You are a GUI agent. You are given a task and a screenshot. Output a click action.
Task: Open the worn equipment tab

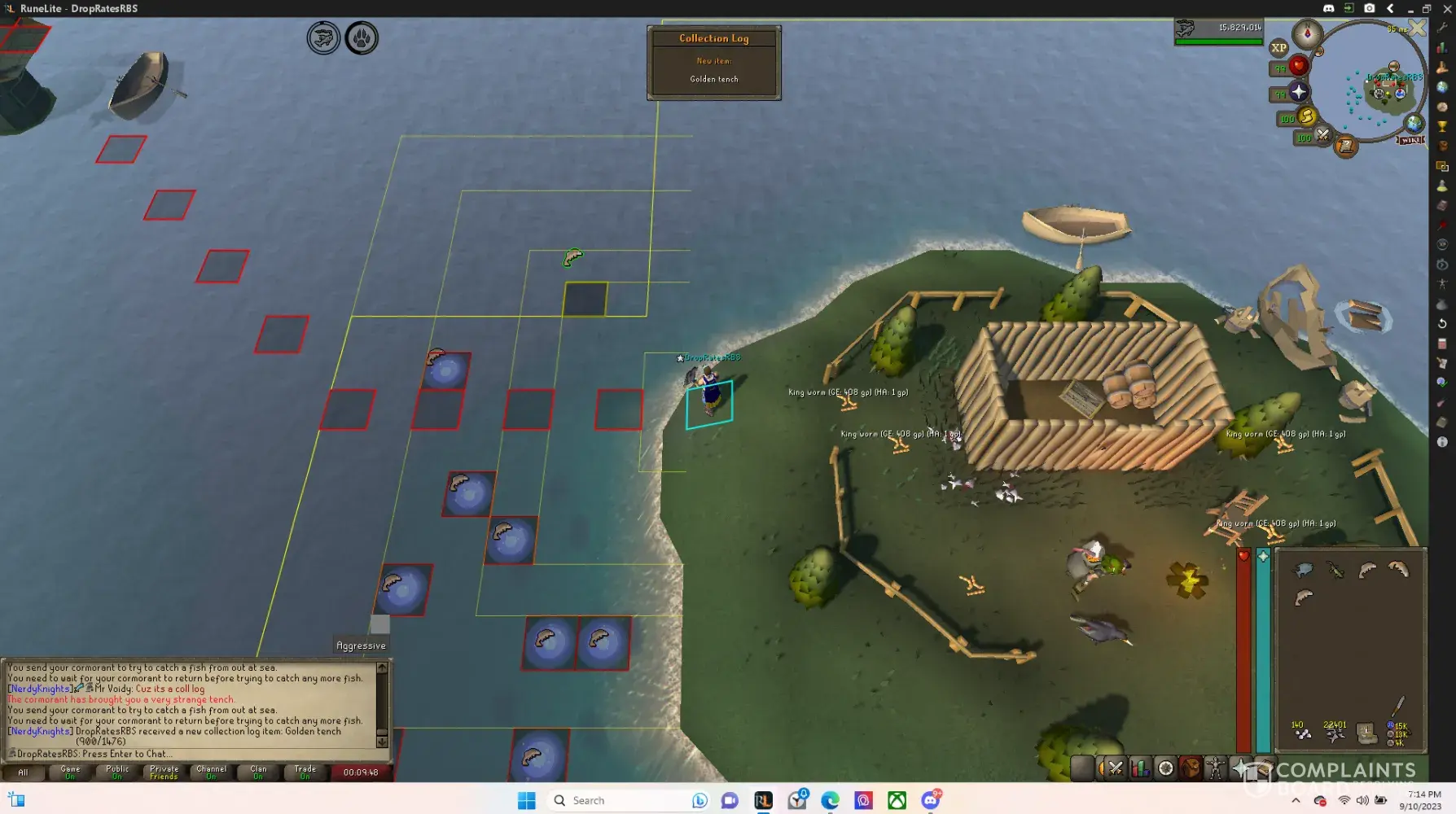click(x=1215, y=768)
